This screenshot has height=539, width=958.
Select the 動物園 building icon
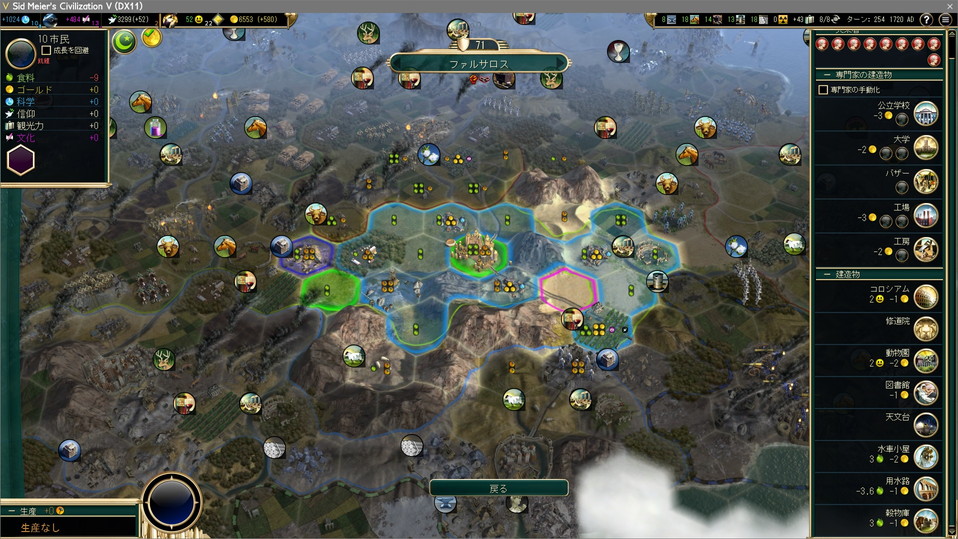(926, 361)
